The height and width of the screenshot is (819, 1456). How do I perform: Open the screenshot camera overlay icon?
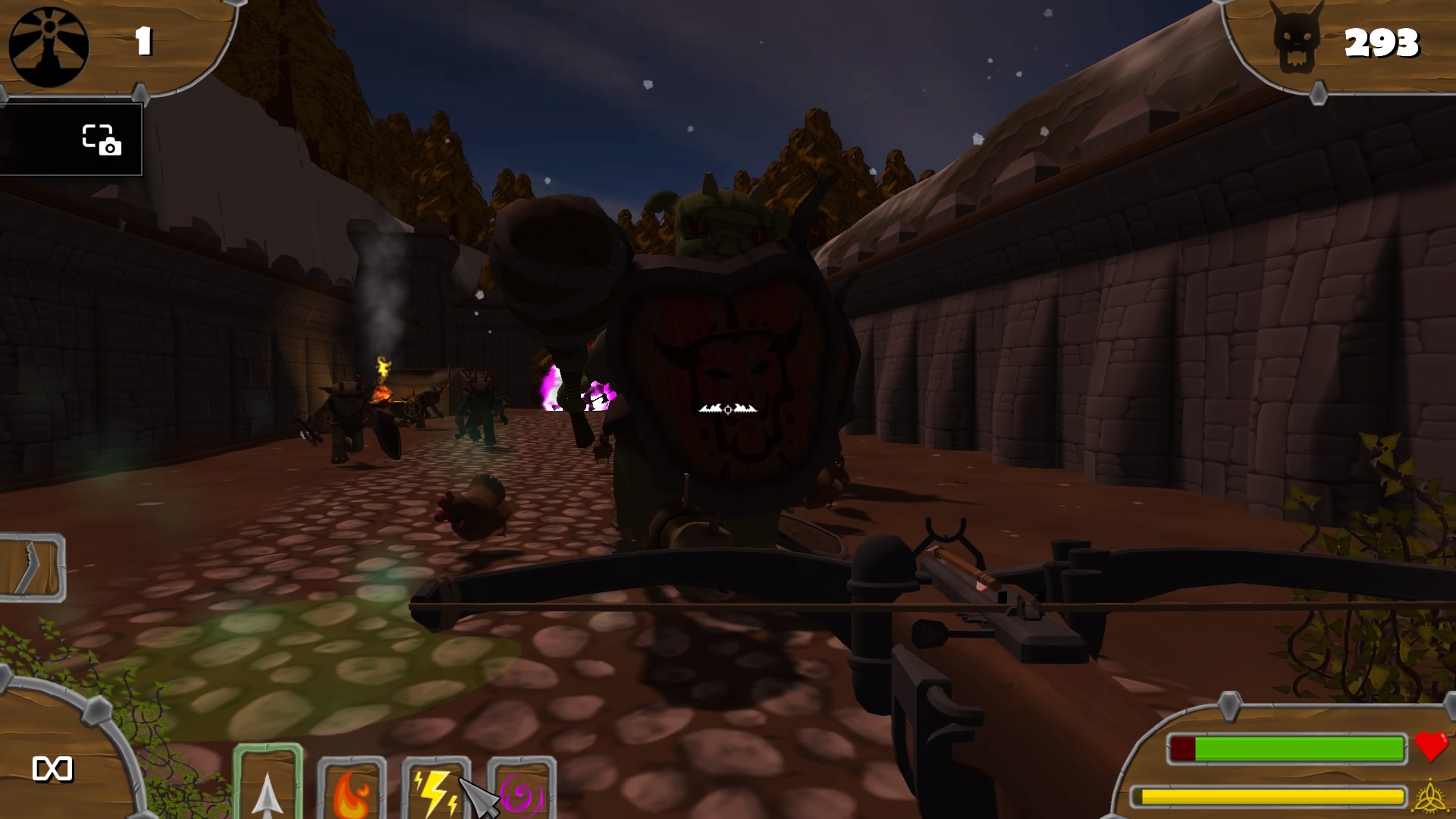(x=100, y=140)
